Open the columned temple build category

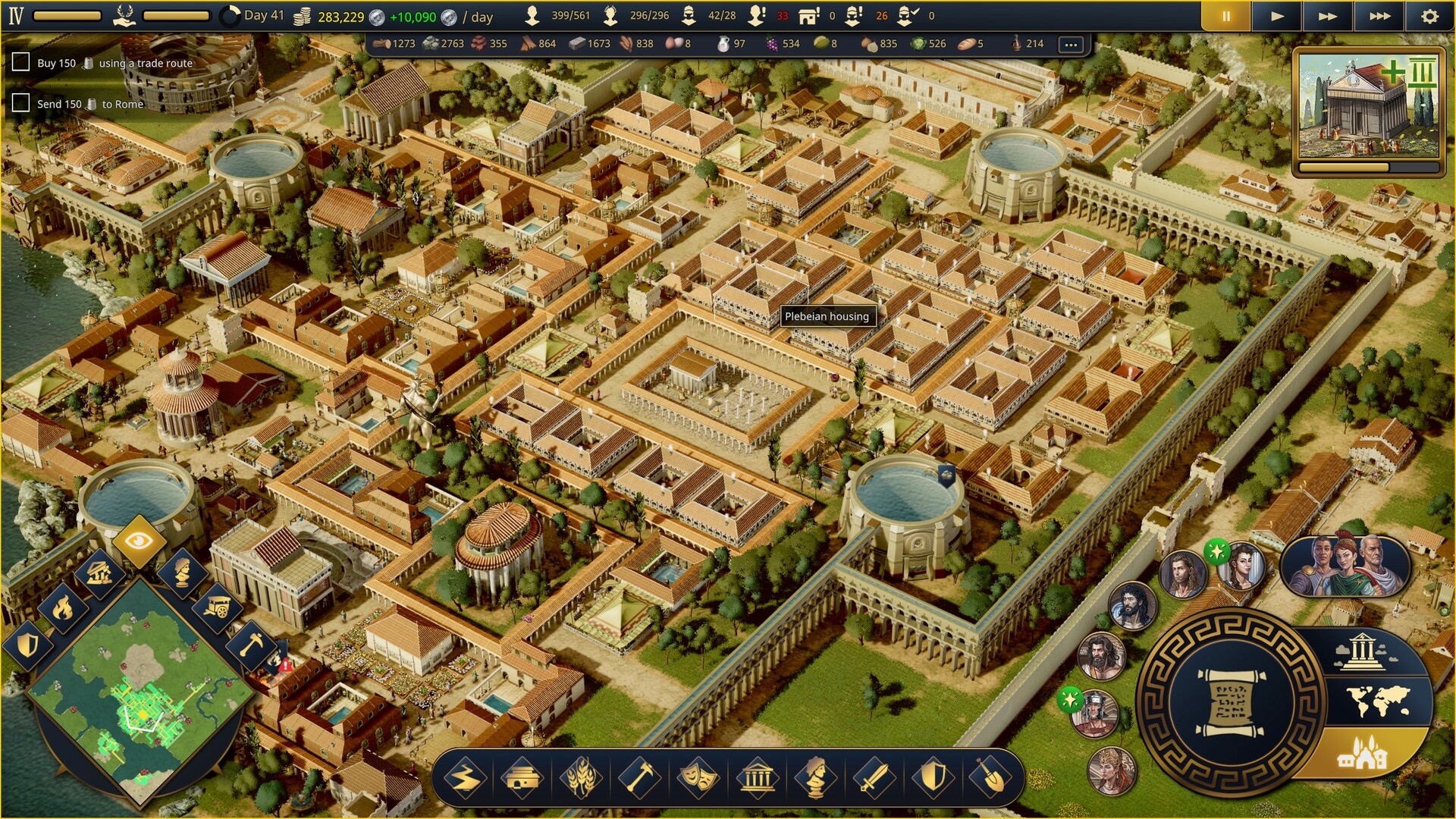[x=757, y=778]
